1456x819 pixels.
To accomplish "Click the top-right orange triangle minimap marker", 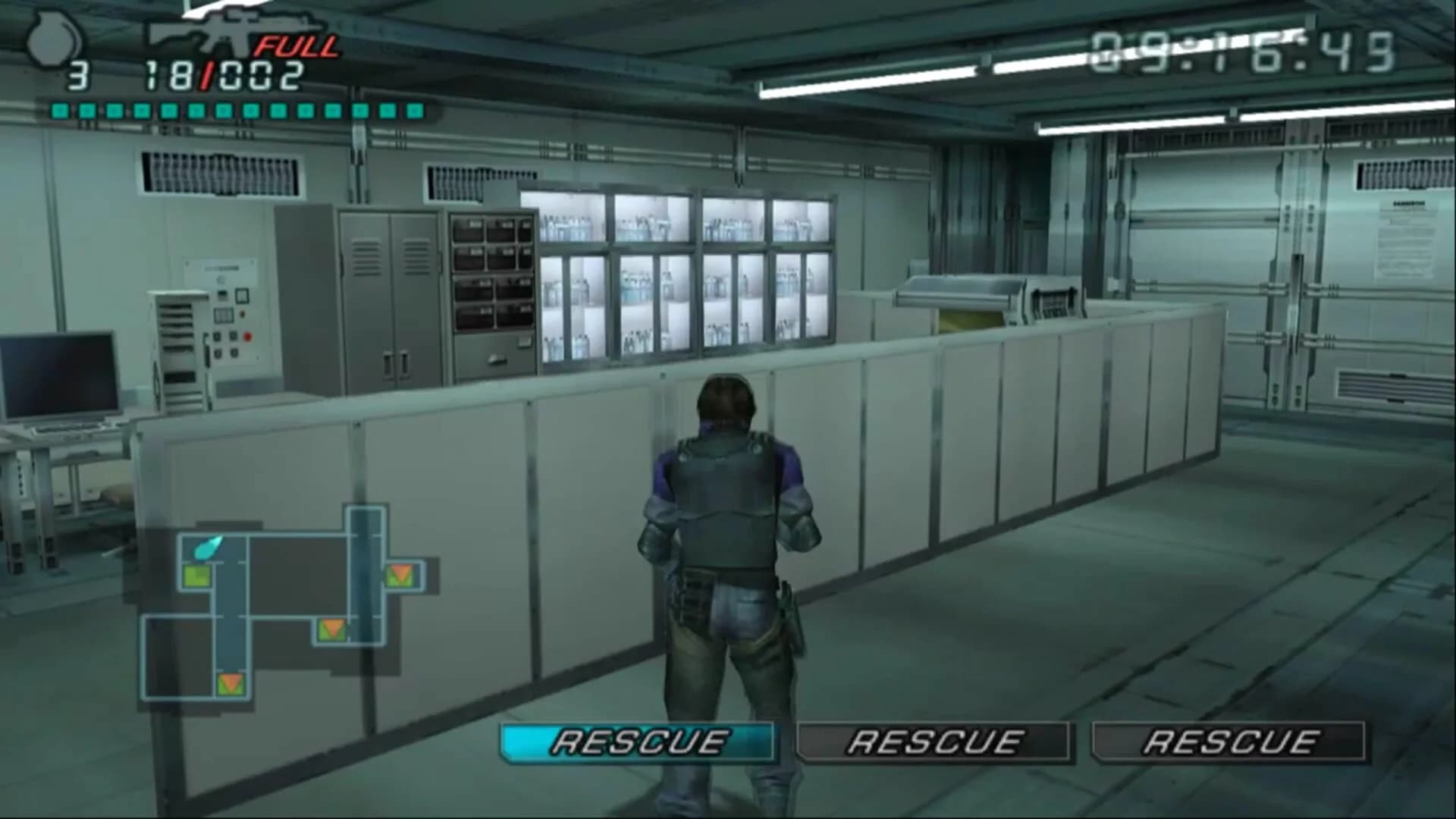I will coord(400,576).
